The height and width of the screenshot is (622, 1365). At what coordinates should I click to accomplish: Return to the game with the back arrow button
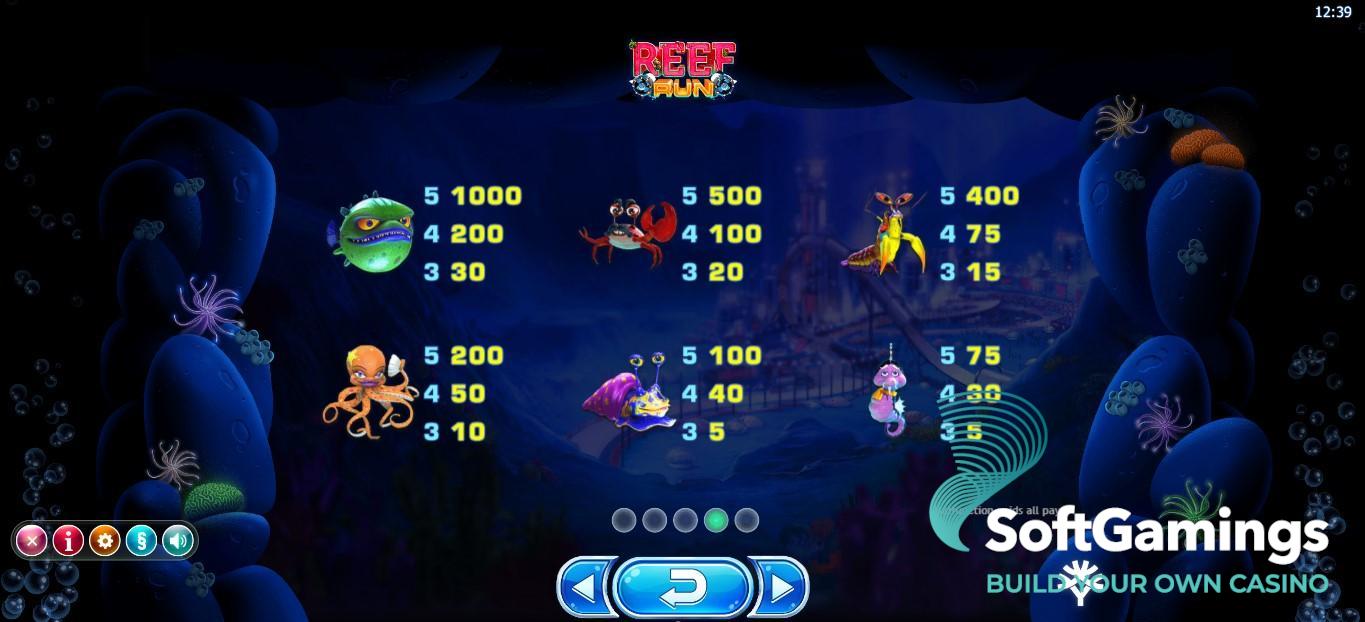(683, 588)
